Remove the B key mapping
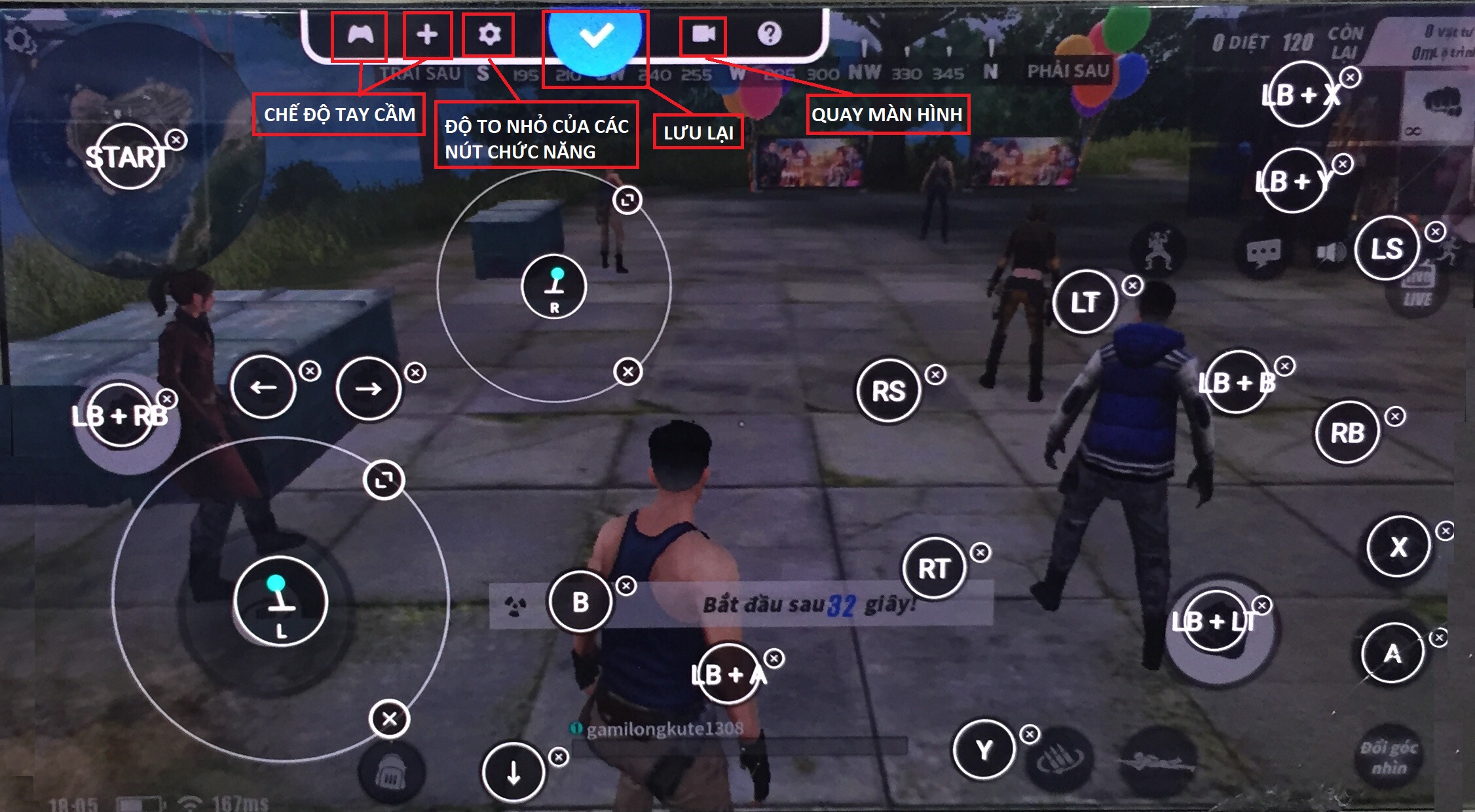This screenshot has height=812, width=1475. tap(625, 587)
